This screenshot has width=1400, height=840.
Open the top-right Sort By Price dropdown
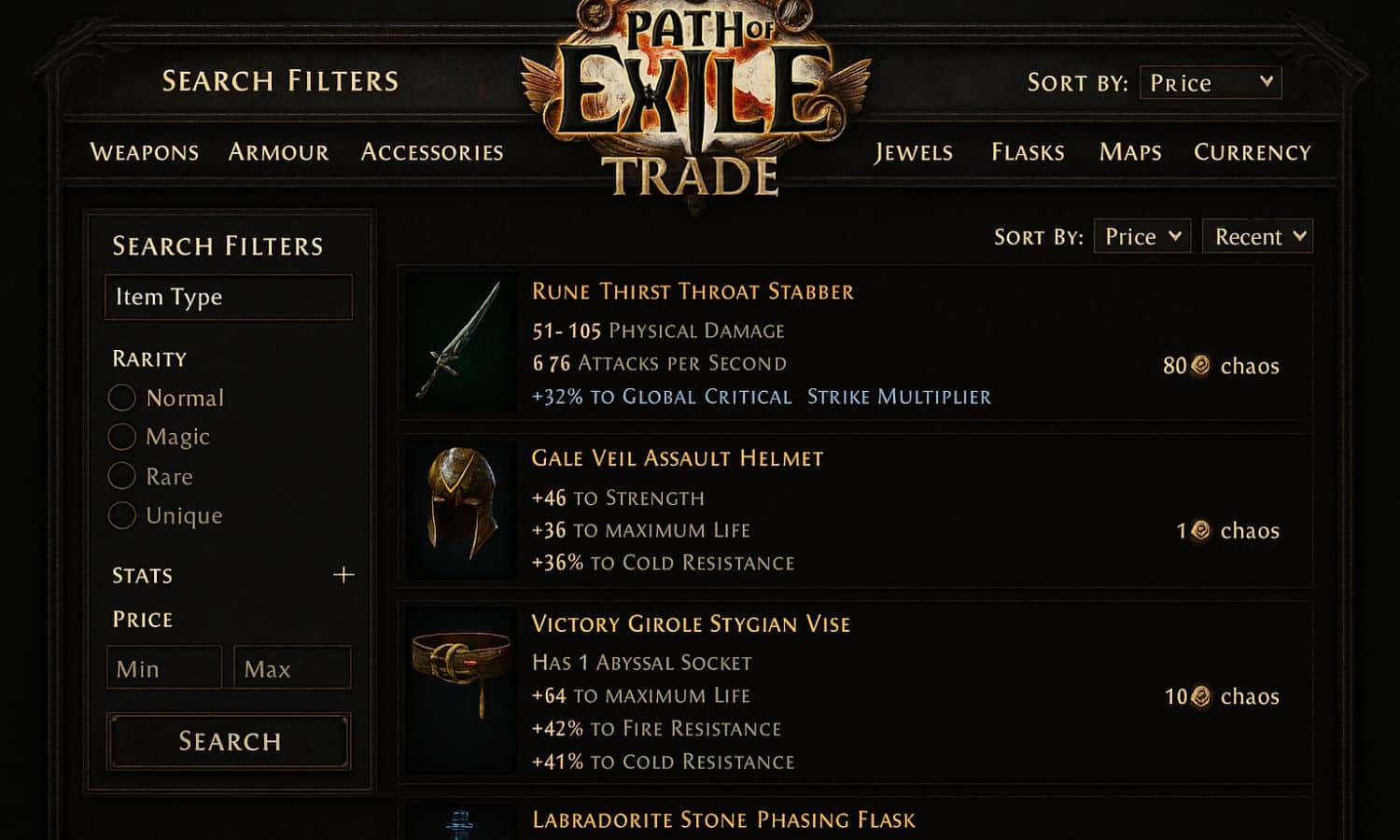point(1211,82)
